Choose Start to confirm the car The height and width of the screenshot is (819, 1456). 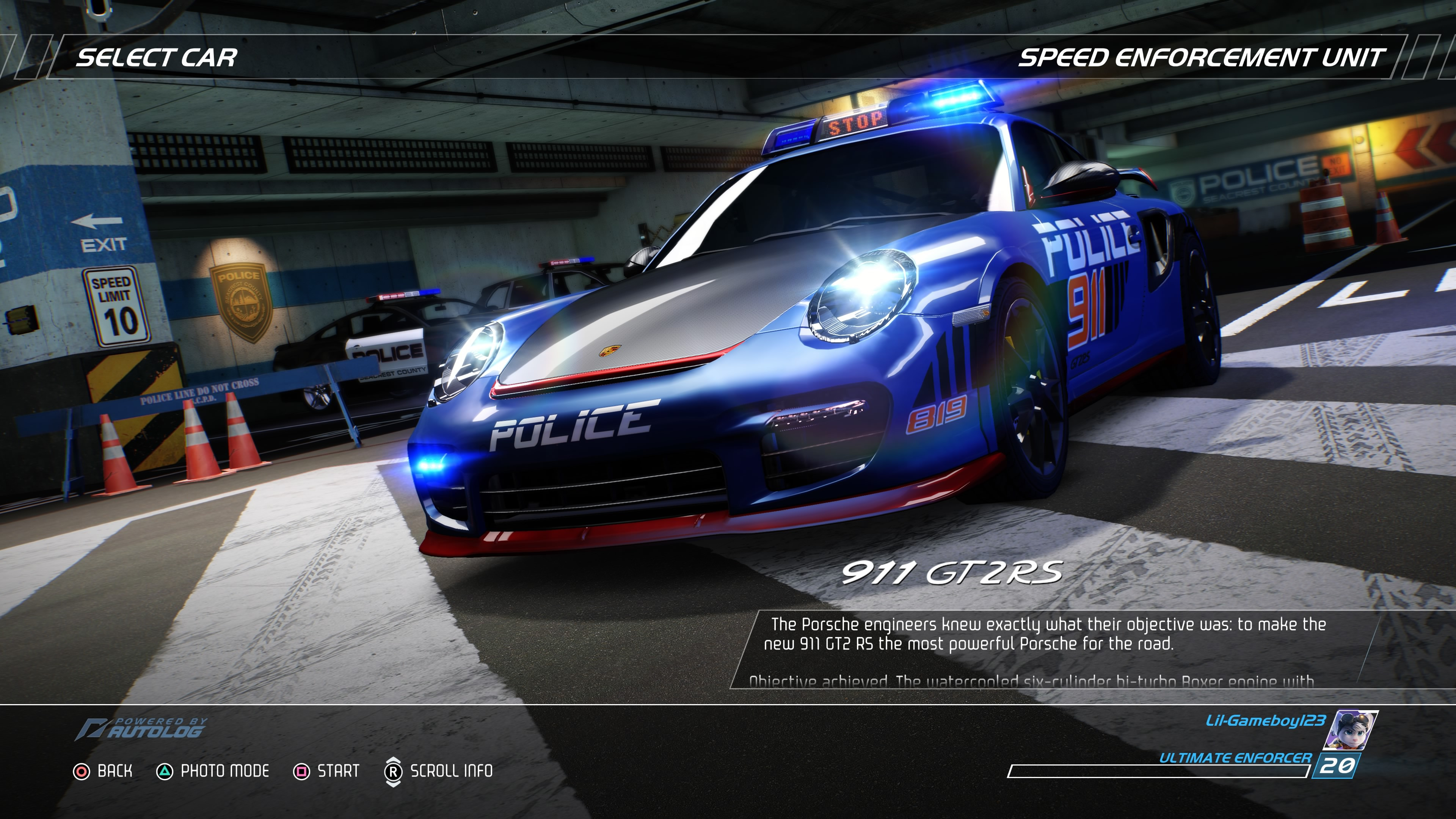(327, 771)
